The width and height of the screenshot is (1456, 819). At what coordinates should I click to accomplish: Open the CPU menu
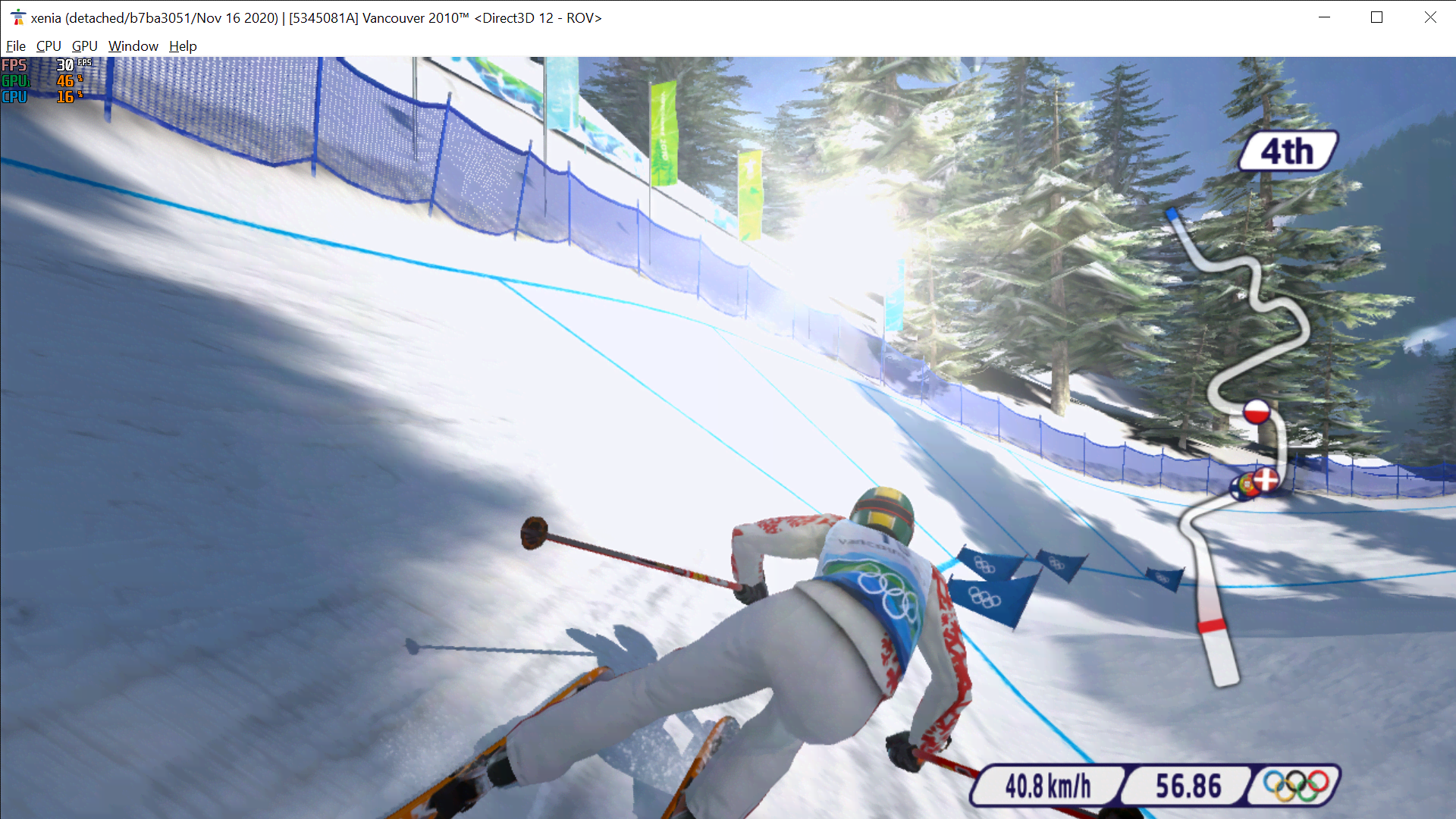pos(48,45)
